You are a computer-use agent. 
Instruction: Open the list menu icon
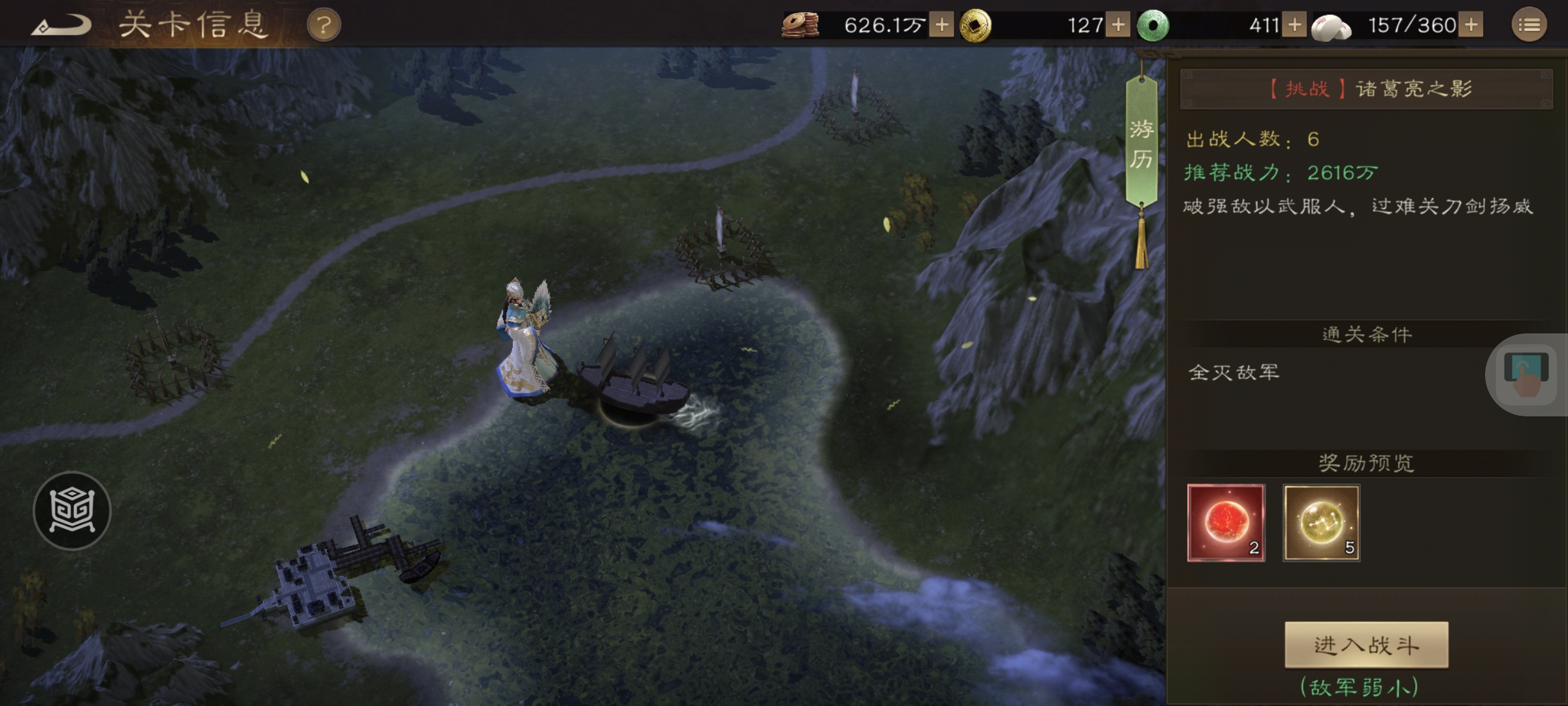(x=1529, y=25)
